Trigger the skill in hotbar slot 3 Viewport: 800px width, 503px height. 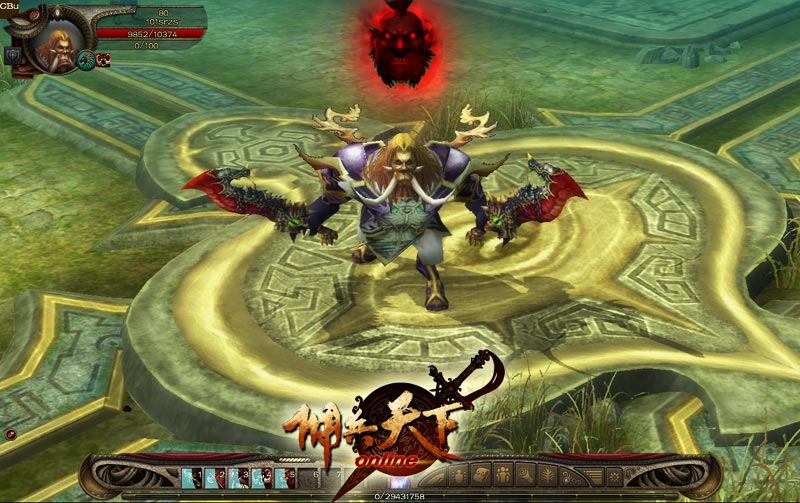[238, 477]
